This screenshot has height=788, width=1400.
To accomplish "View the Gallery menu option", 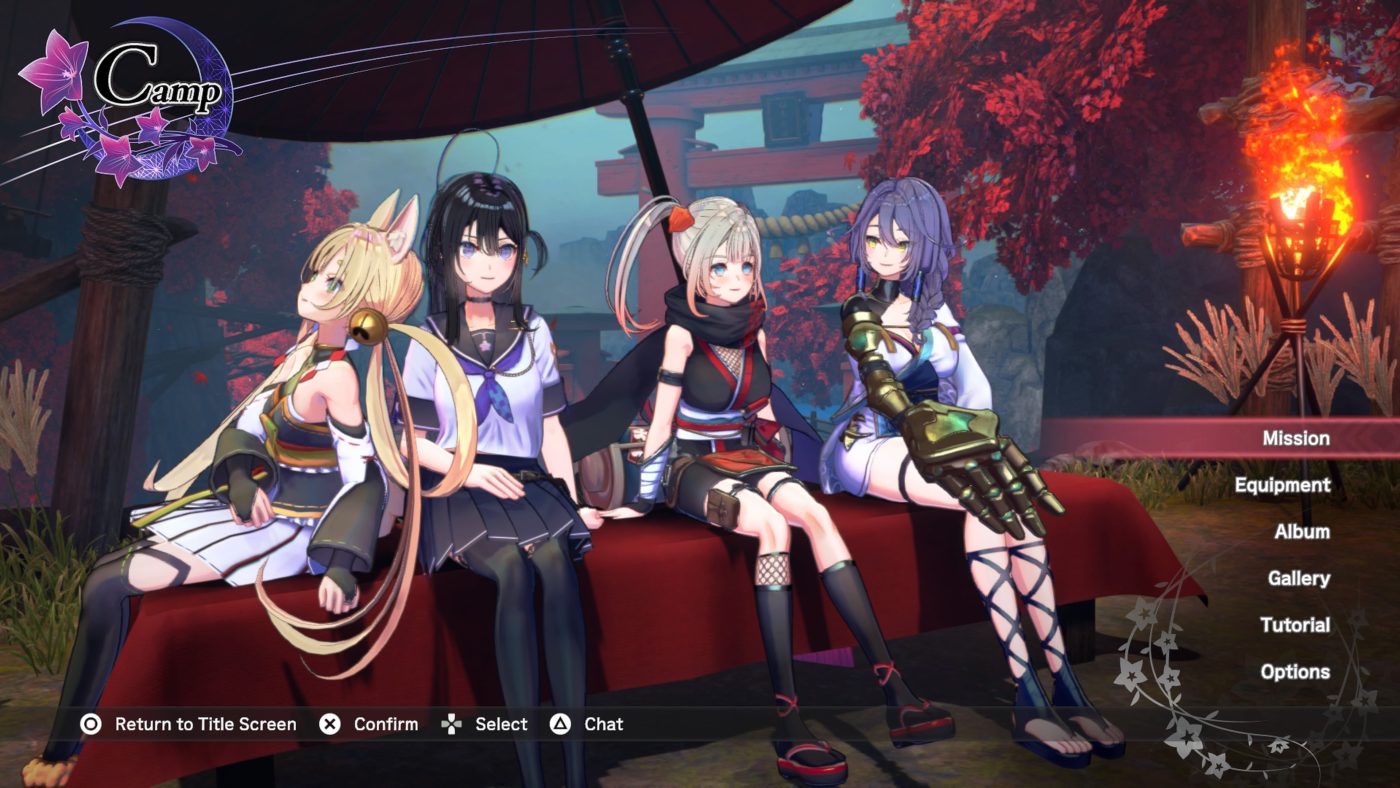I will (x=1298, y=578).
